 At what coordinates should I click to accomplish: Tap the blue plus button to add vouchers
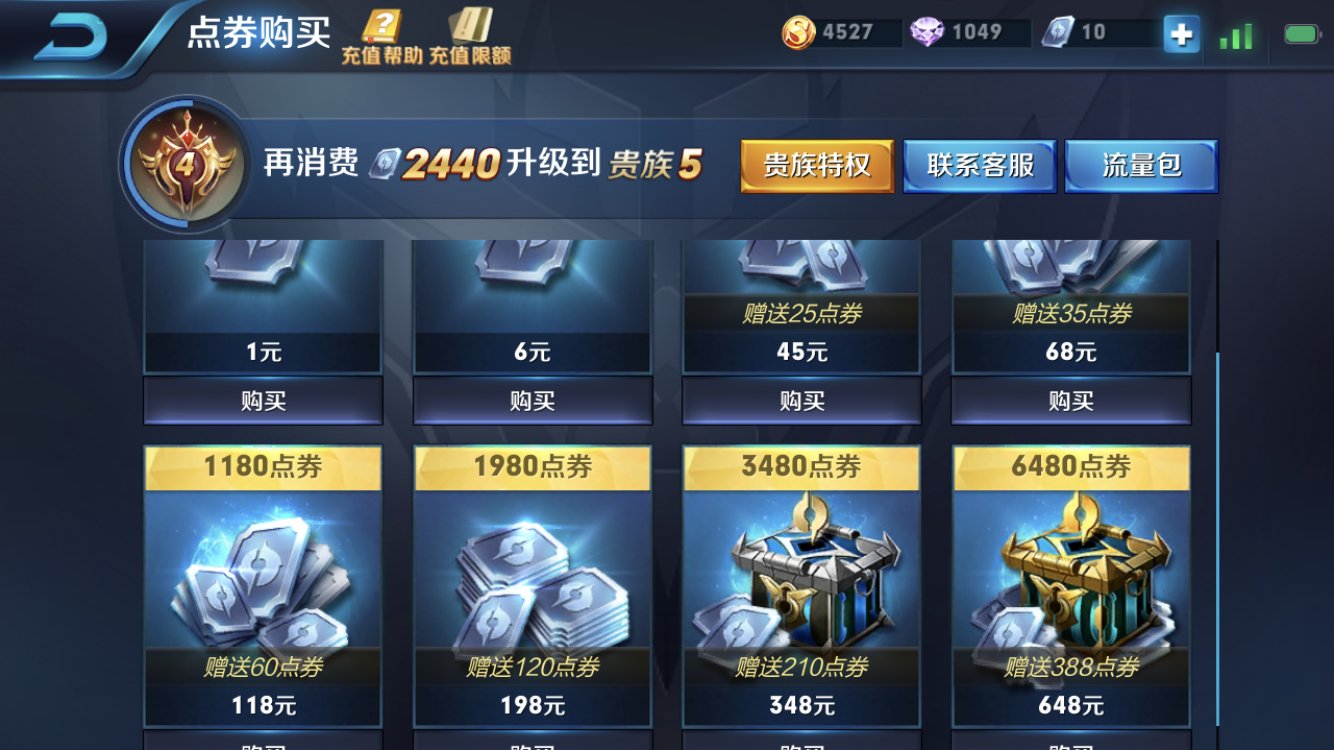click(x=1180, y=32)
